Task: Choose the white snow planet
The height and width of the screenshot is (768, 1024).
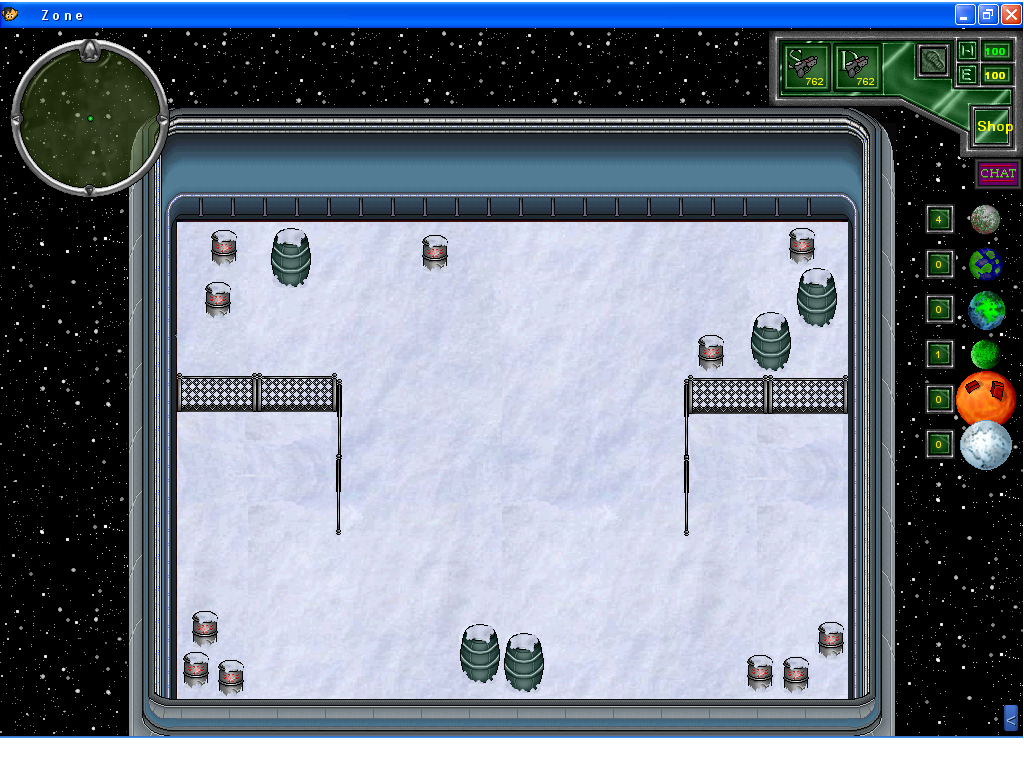Action: (986, 445)
